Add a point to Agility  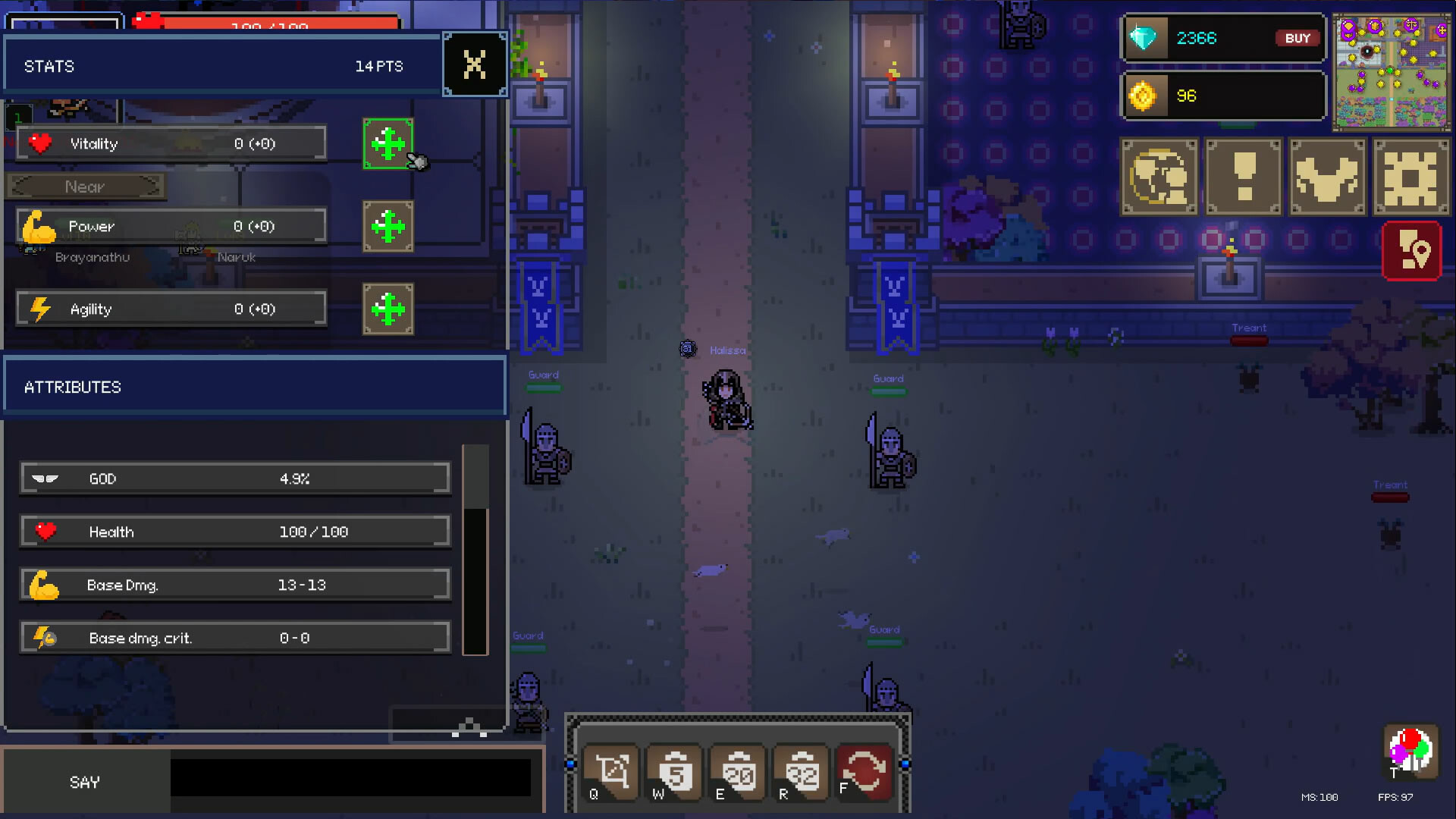(x=389, y=308)
